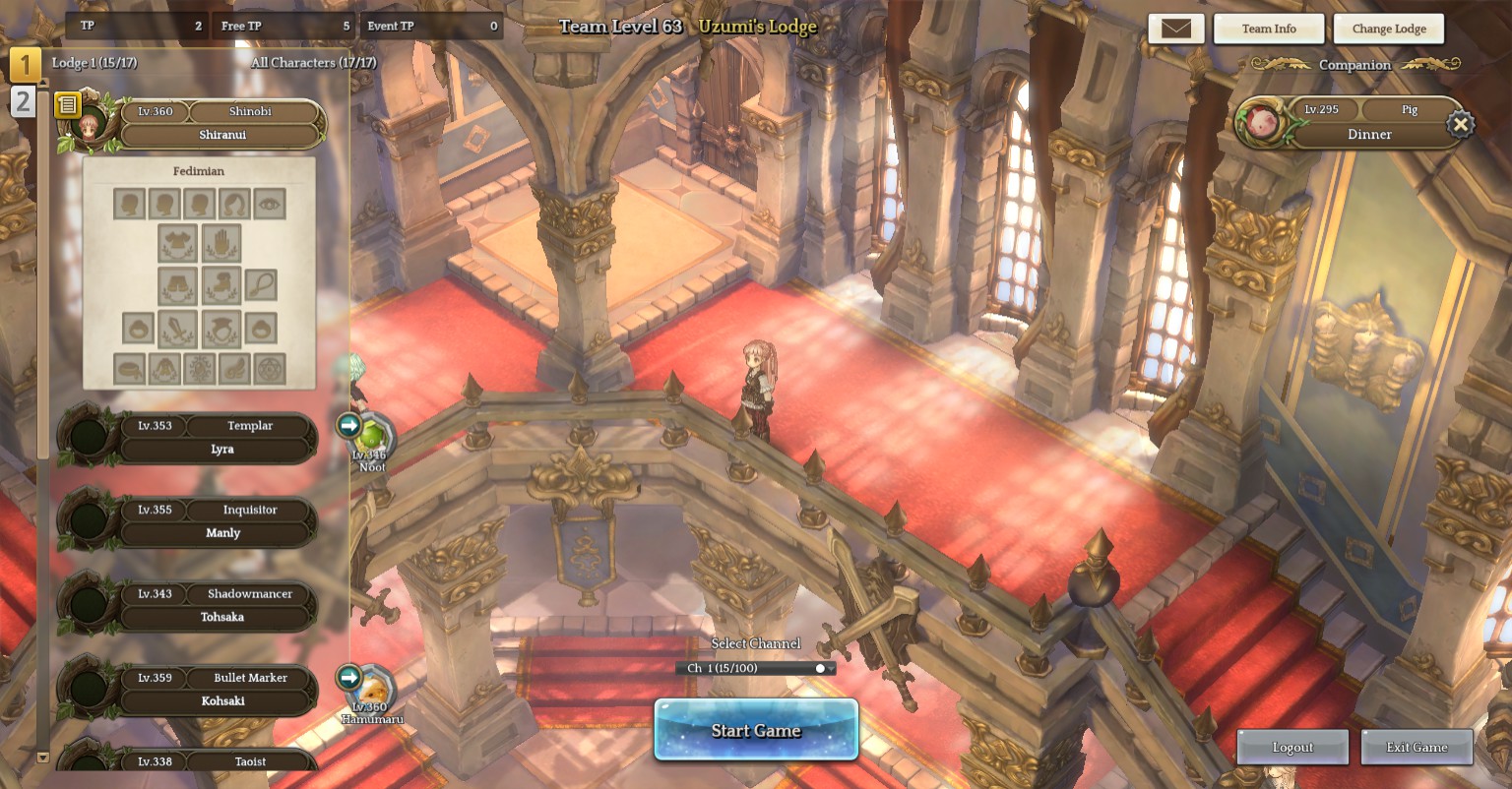Open the Select Channel dropdown

point(756,668)
